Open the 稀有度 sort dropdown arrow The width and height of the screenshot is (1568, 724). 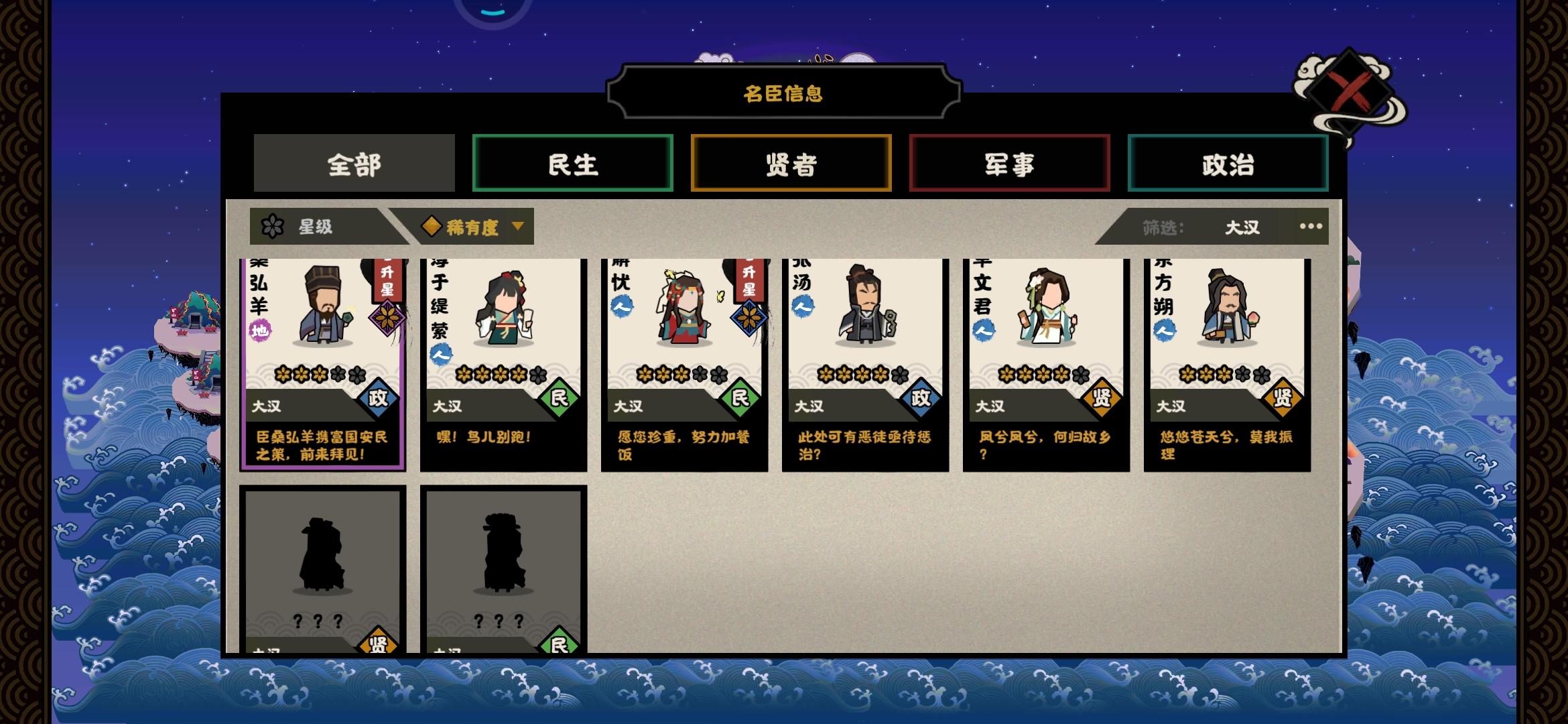point(517,227)
